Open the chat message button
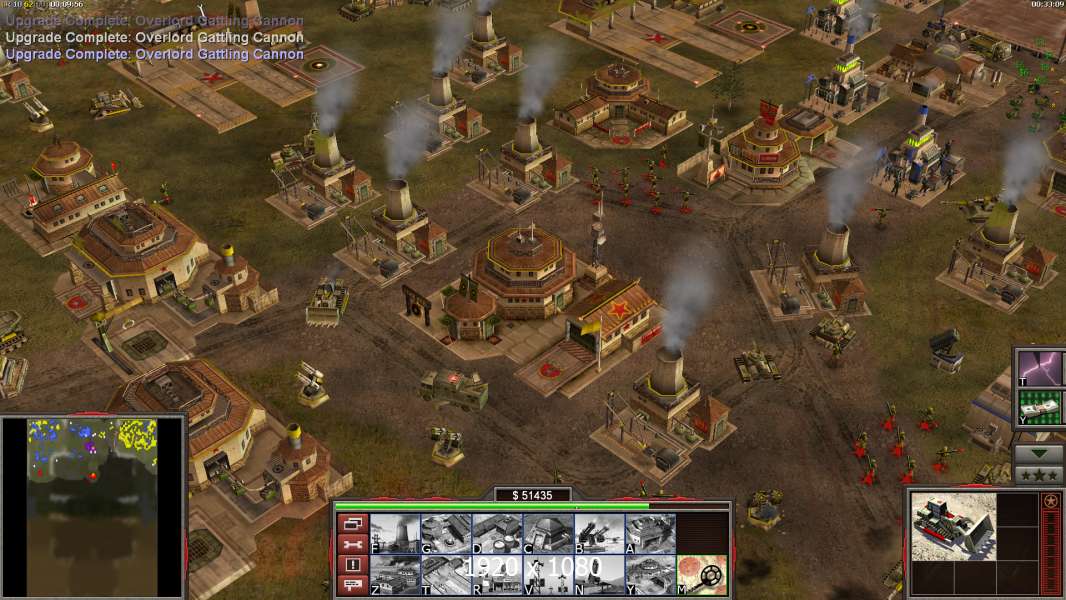Screen dimensions: 1066x600 coord(351,586)
